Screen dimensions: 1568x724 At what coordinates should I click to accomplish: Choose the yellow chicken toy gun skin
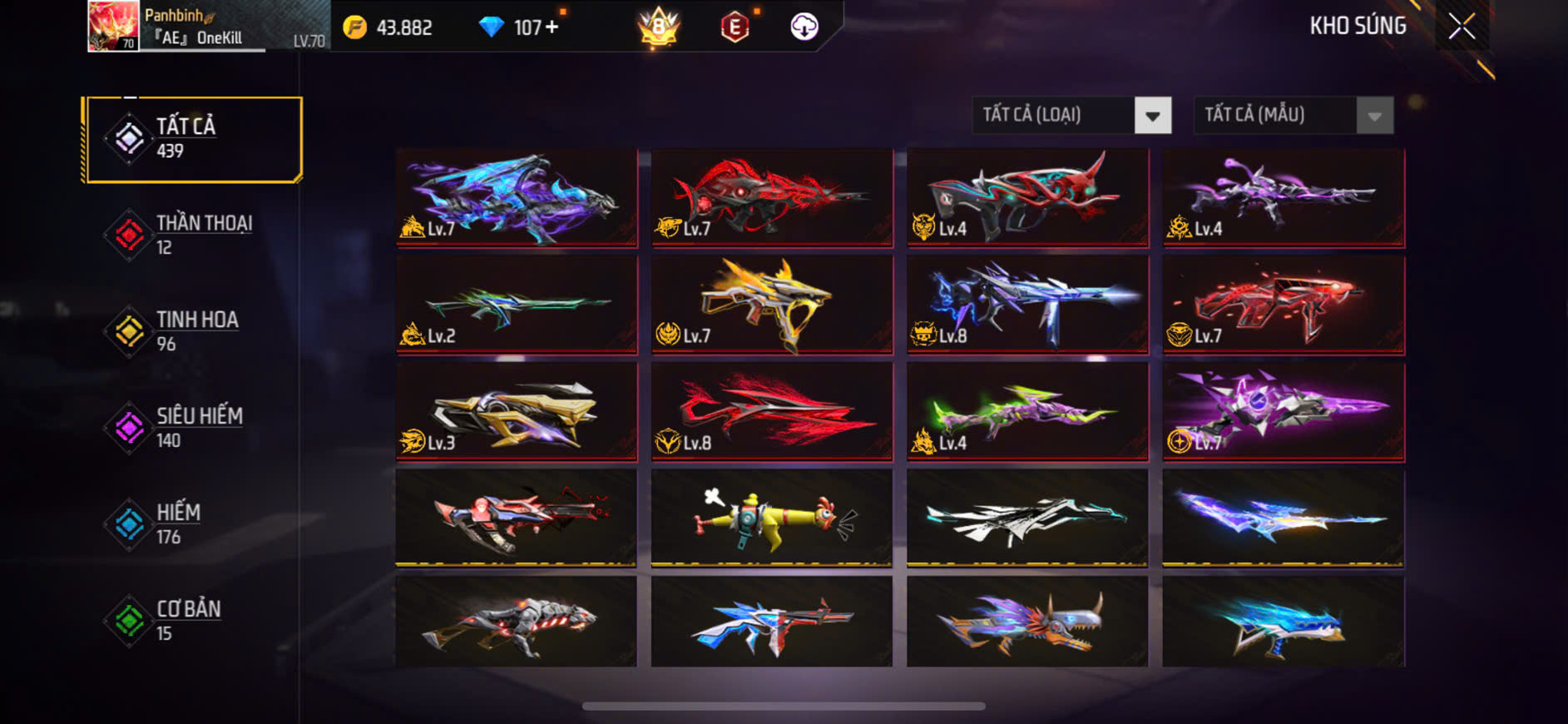click(772, 518)
